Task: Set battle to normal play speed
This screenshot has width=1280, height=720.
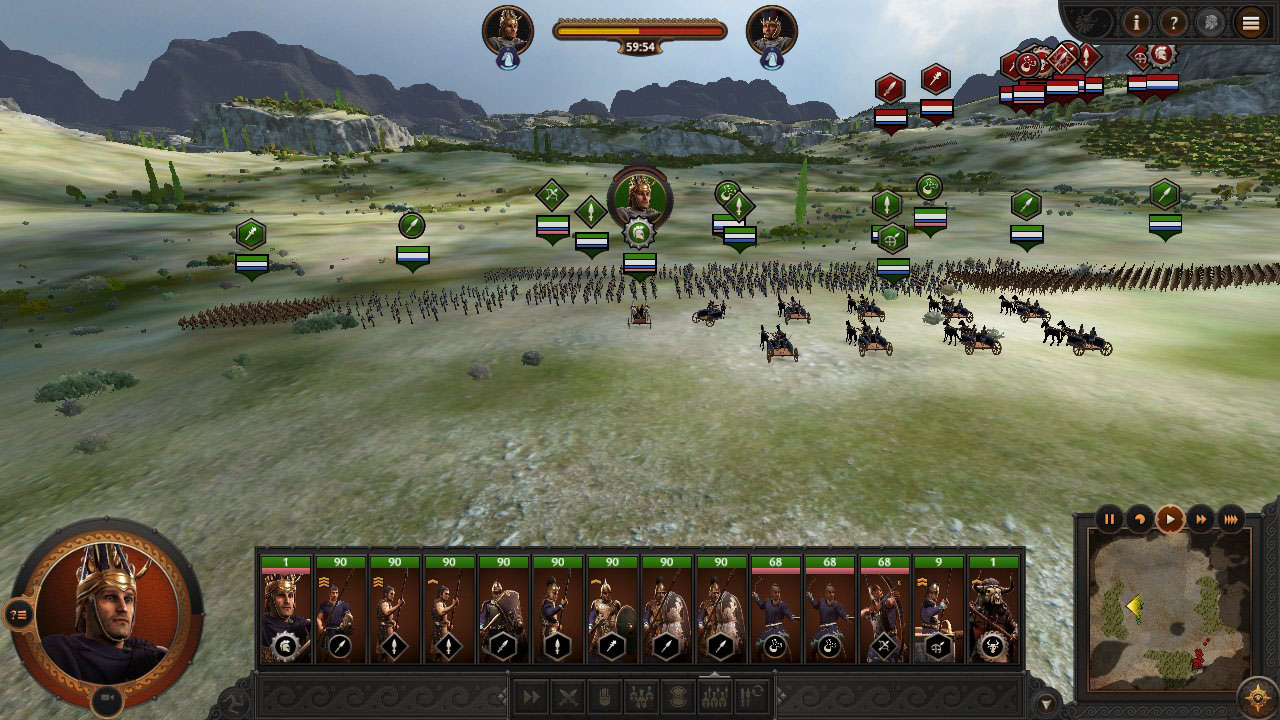Action: click(1169, 519)
